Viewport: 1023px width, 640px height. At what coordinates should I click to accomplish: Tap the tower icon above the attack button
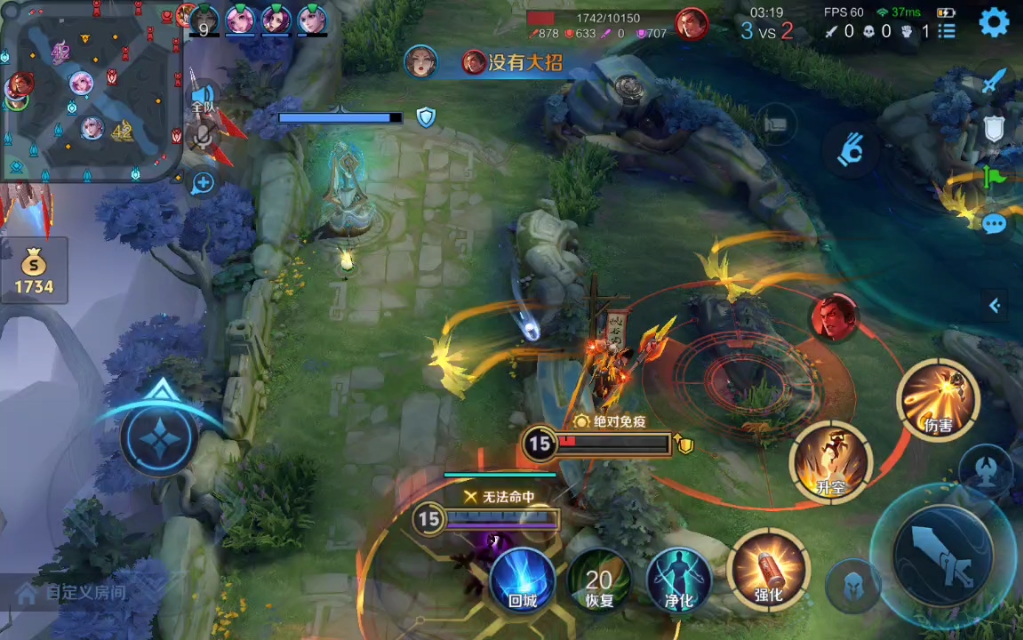[x=988, y=470]
